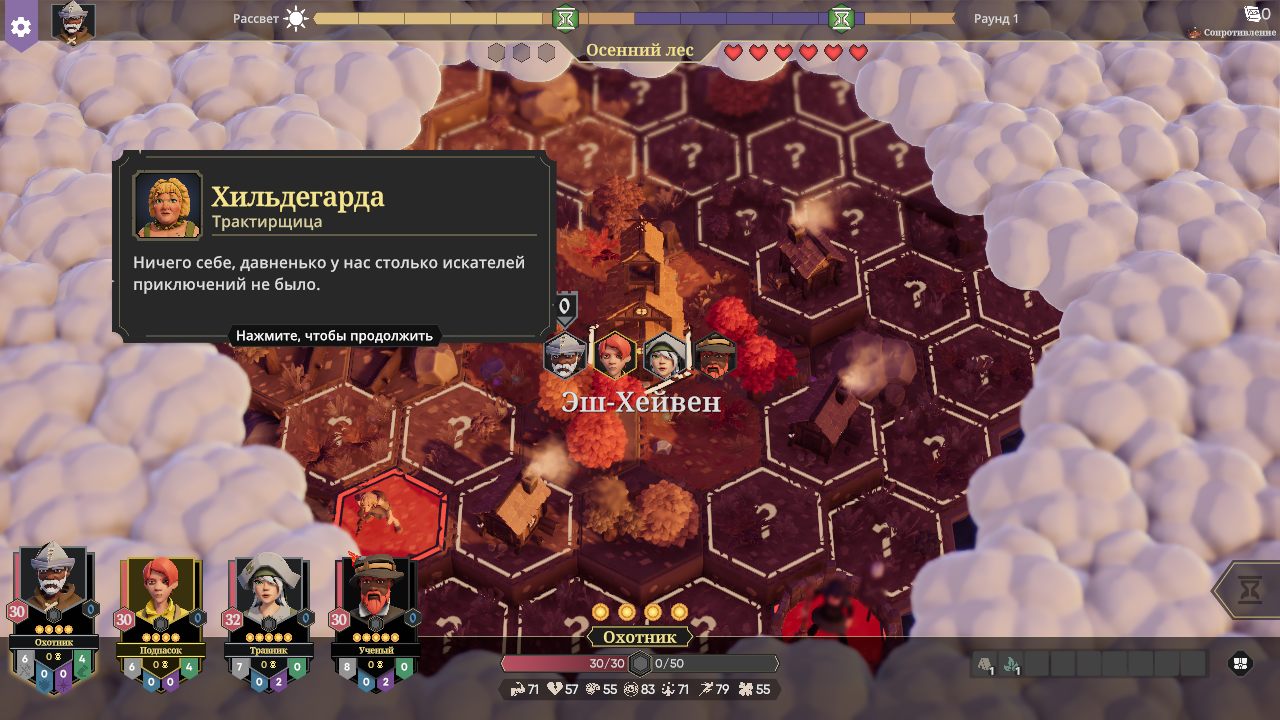Click the first hourglass marker on the day timeline
The width and height of the screenshot is (1280, 720).
pyautogui.click(x=565, y=18)
